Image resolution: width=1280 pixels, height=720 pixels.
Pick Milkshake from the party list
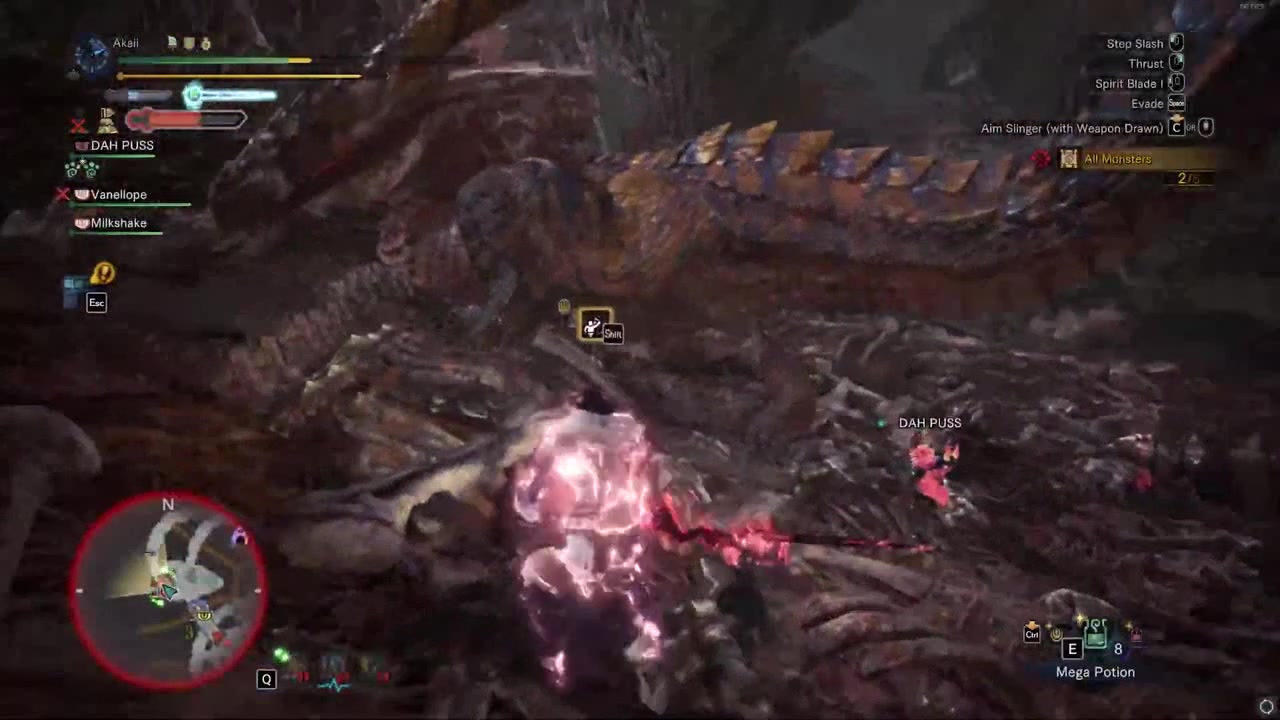(118, 223)
